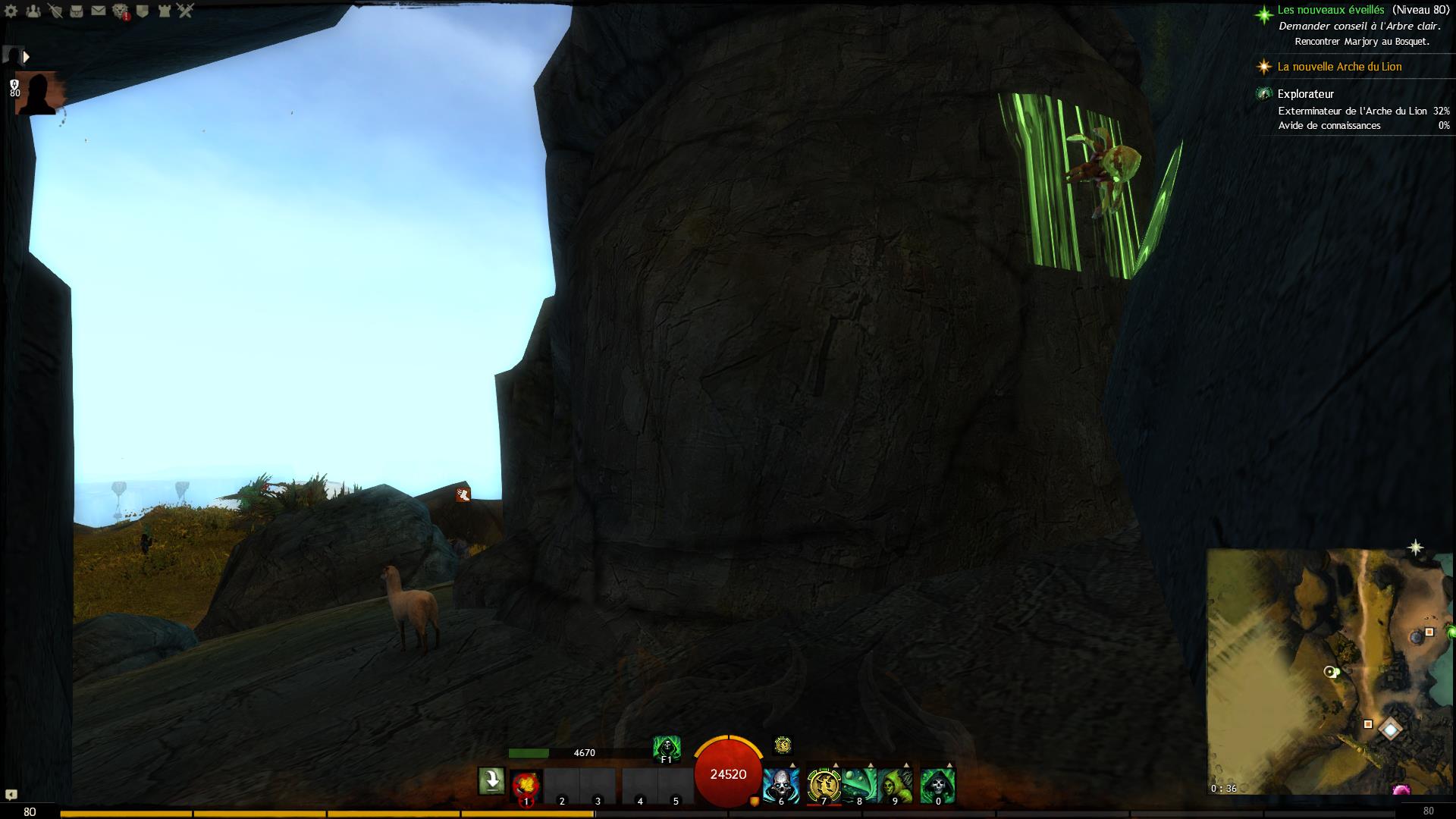The width and height of the screenshot is (1456, 819).
Task: Open La nouvelle Arche du Lion tracker entry
Action: [1339, 67]
